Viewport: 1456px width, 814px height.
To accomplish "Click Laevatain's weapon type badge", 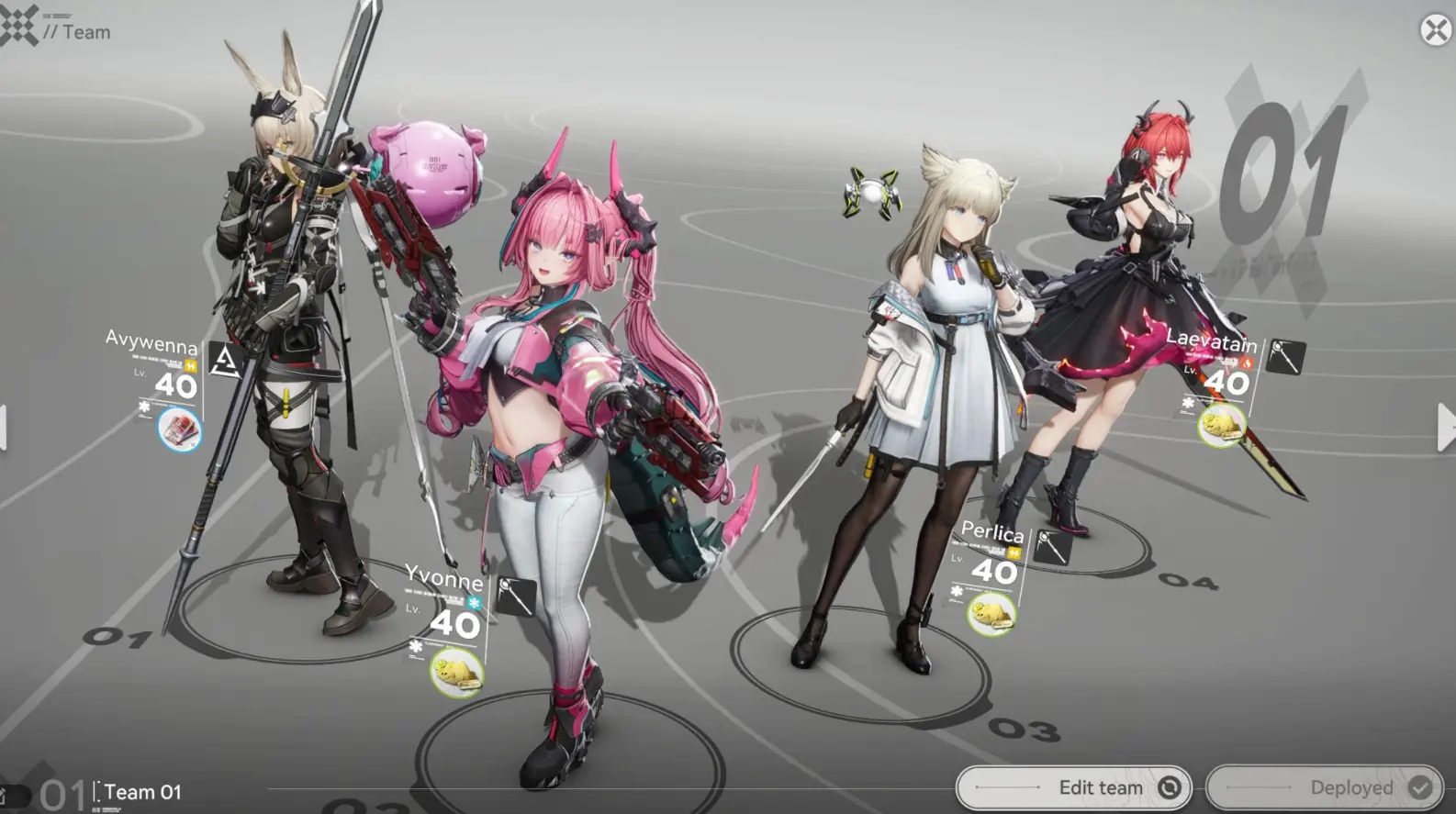I will tap(1286, 356).
